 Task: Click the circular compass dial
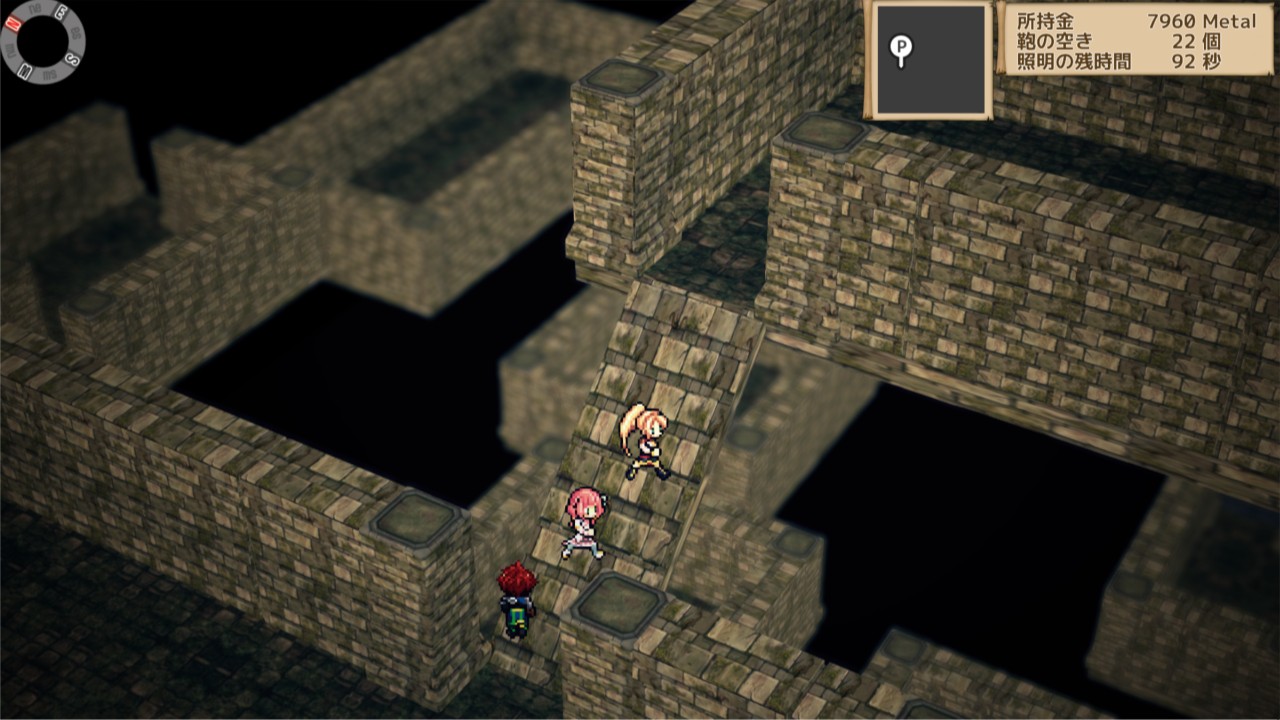(x=42, y=42)
